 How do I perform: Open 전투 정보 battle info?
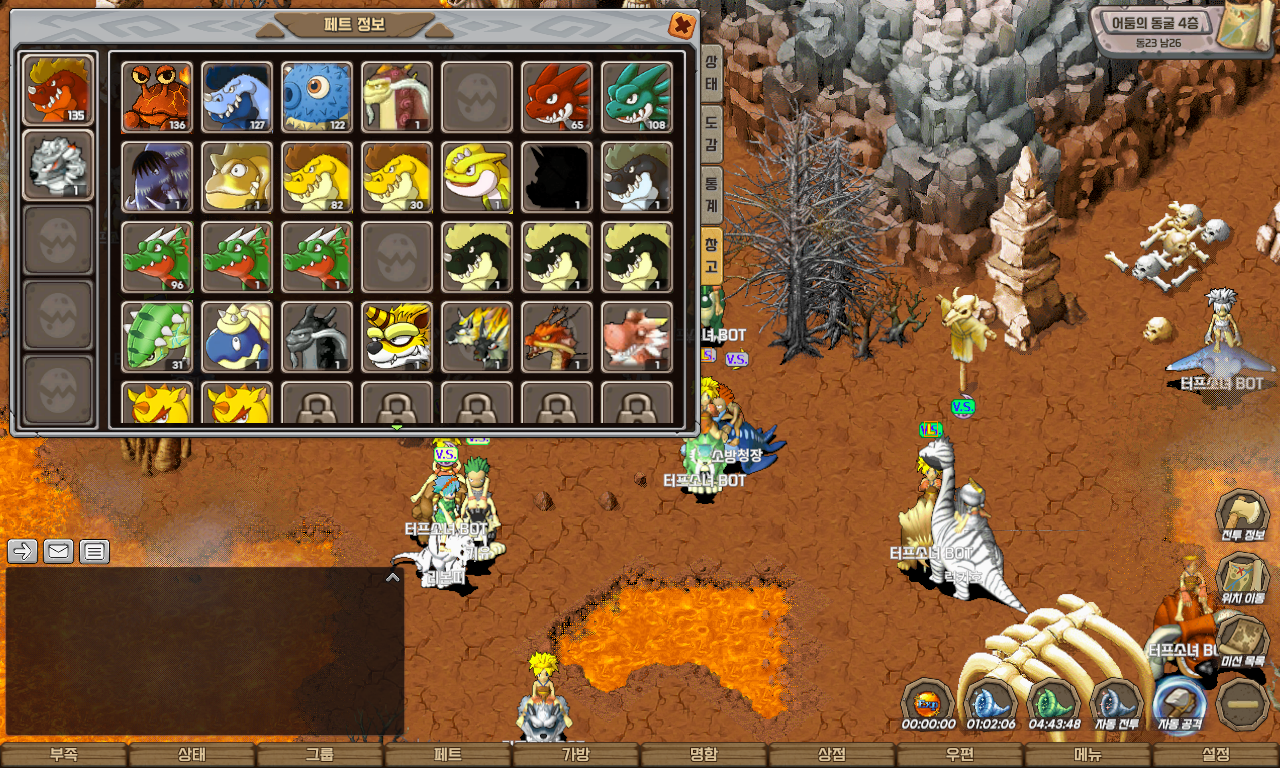click(1242, 518)
